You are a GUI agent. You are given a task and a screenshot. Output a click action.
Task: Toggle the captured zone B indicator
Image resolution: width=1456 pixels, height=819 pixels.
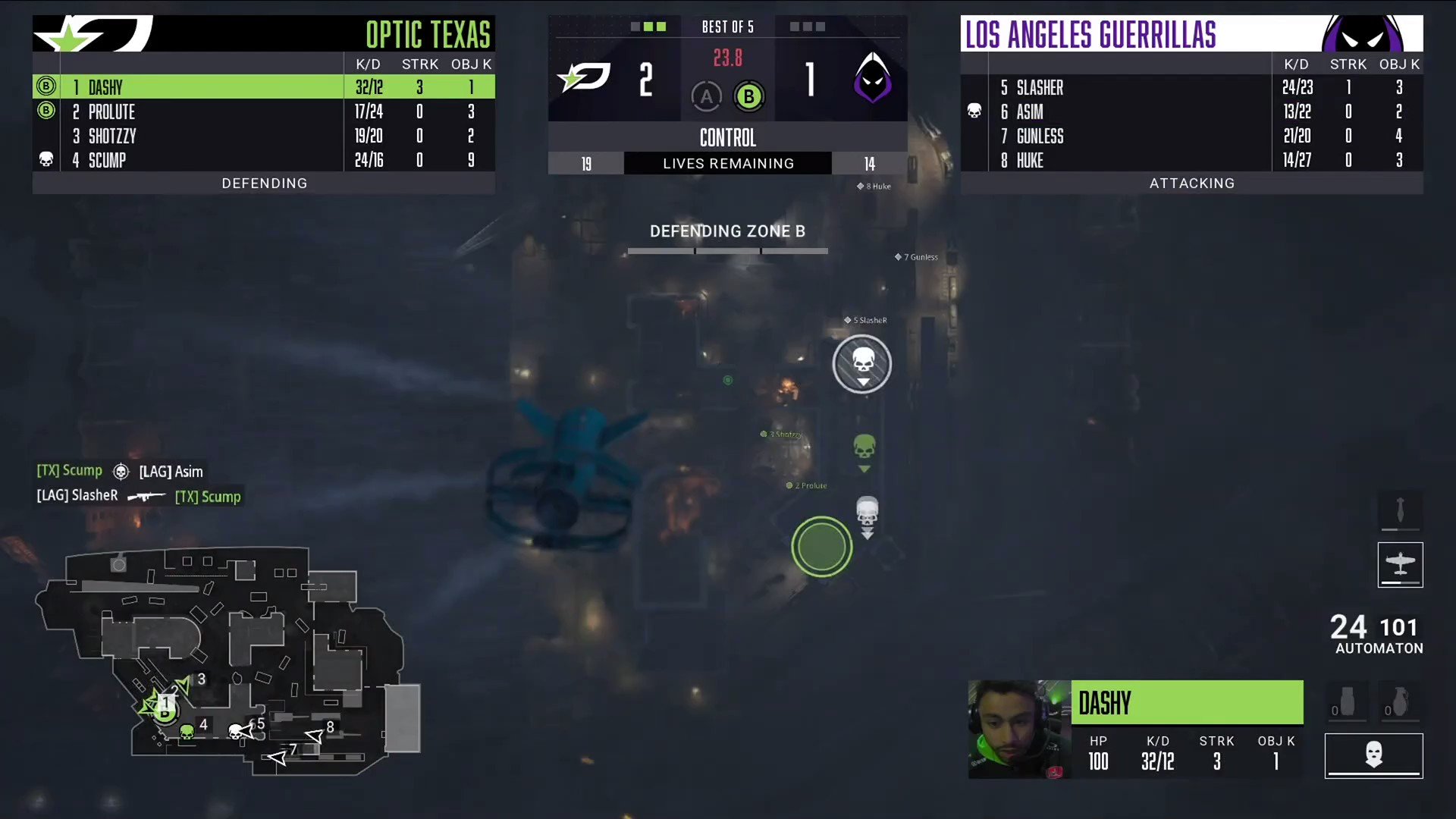click(748, 96)
